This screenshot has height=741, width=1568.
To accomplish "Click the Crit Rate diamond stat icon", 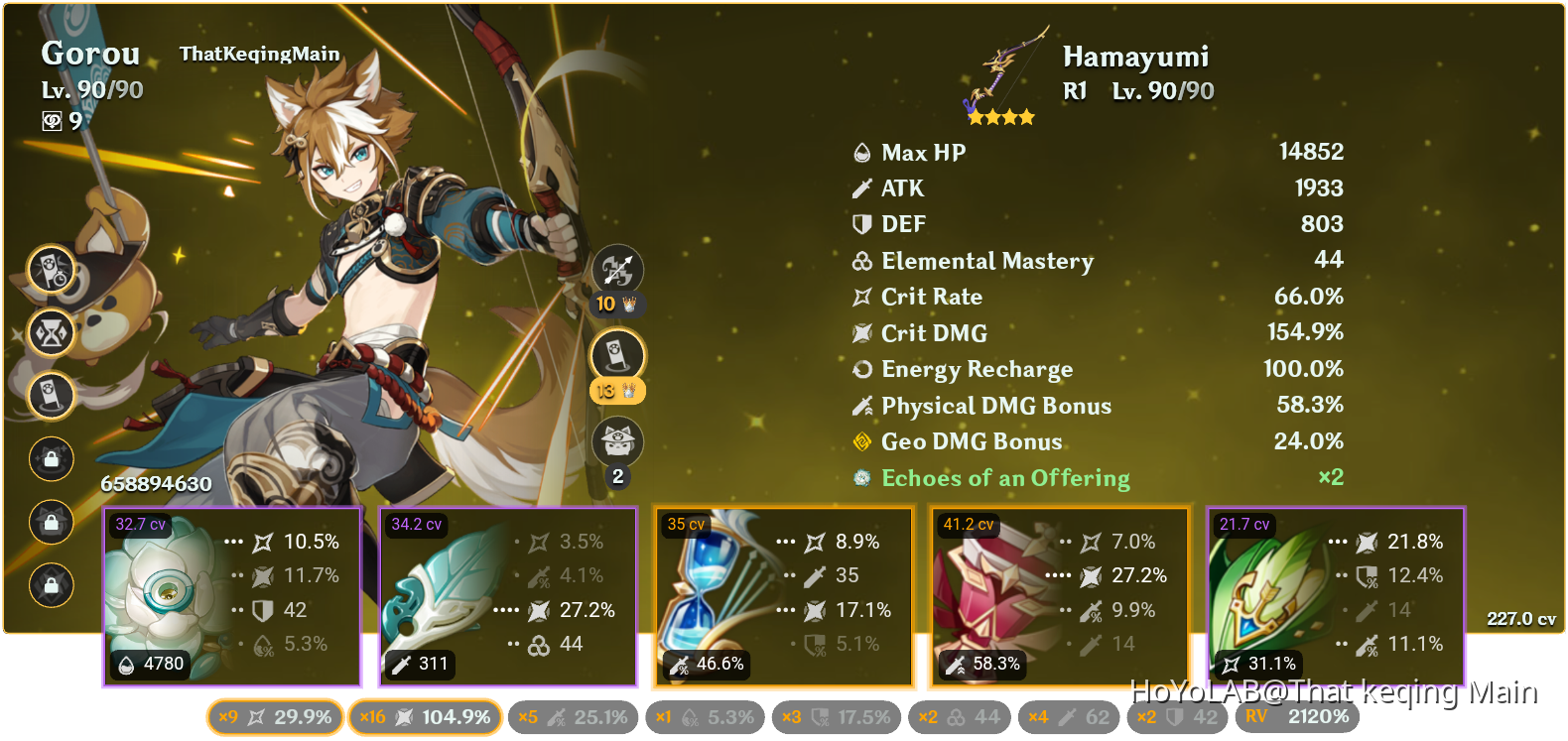I will click(x=862, y=296).
